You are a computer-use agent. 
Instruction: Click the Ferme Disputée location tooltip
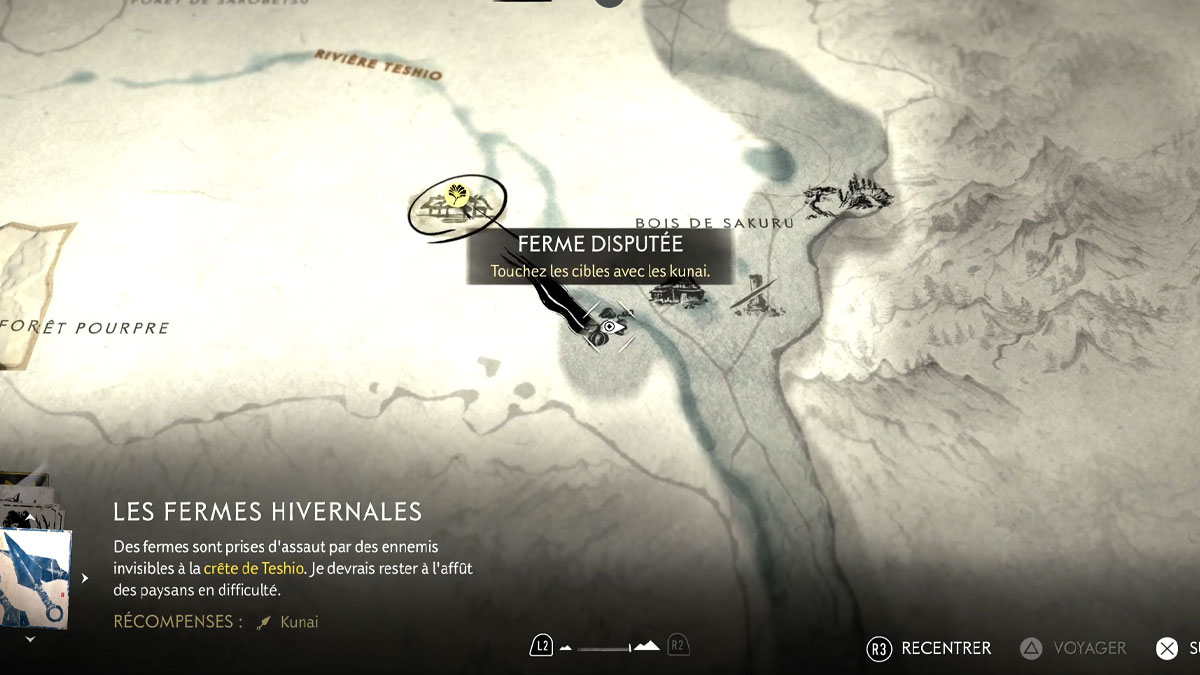600,256
